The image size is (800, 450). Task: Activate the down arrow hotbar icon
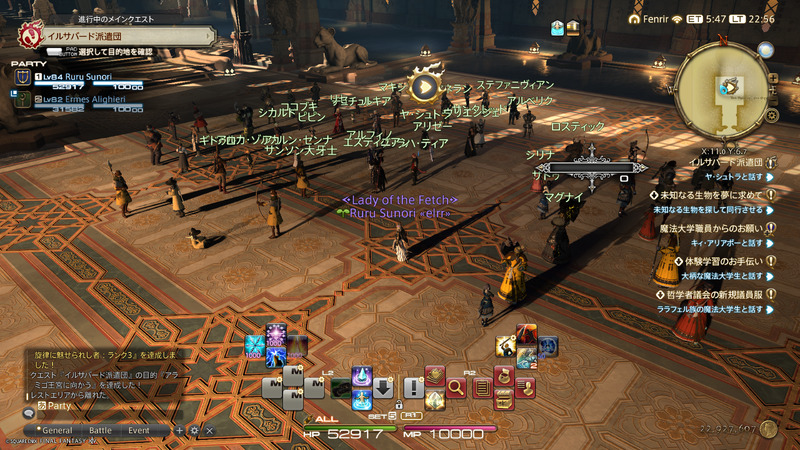click(383, 387)
